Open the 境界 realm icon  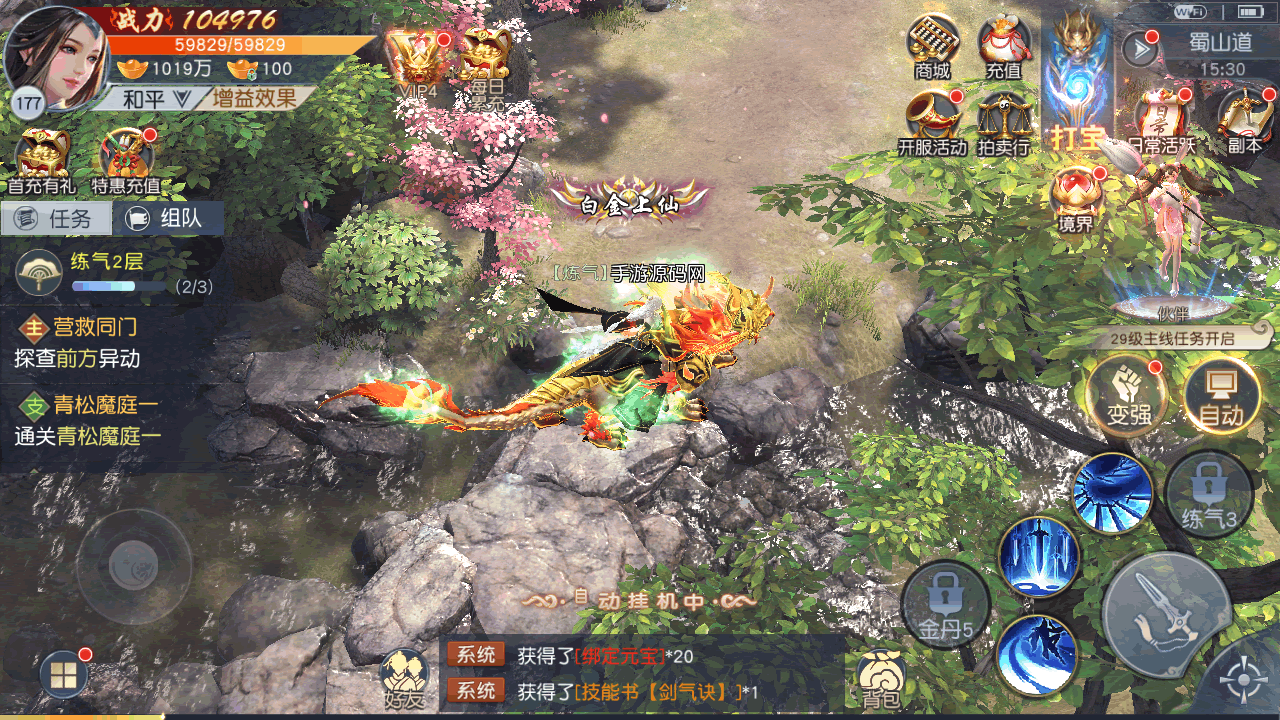[x=1076, y=198]
